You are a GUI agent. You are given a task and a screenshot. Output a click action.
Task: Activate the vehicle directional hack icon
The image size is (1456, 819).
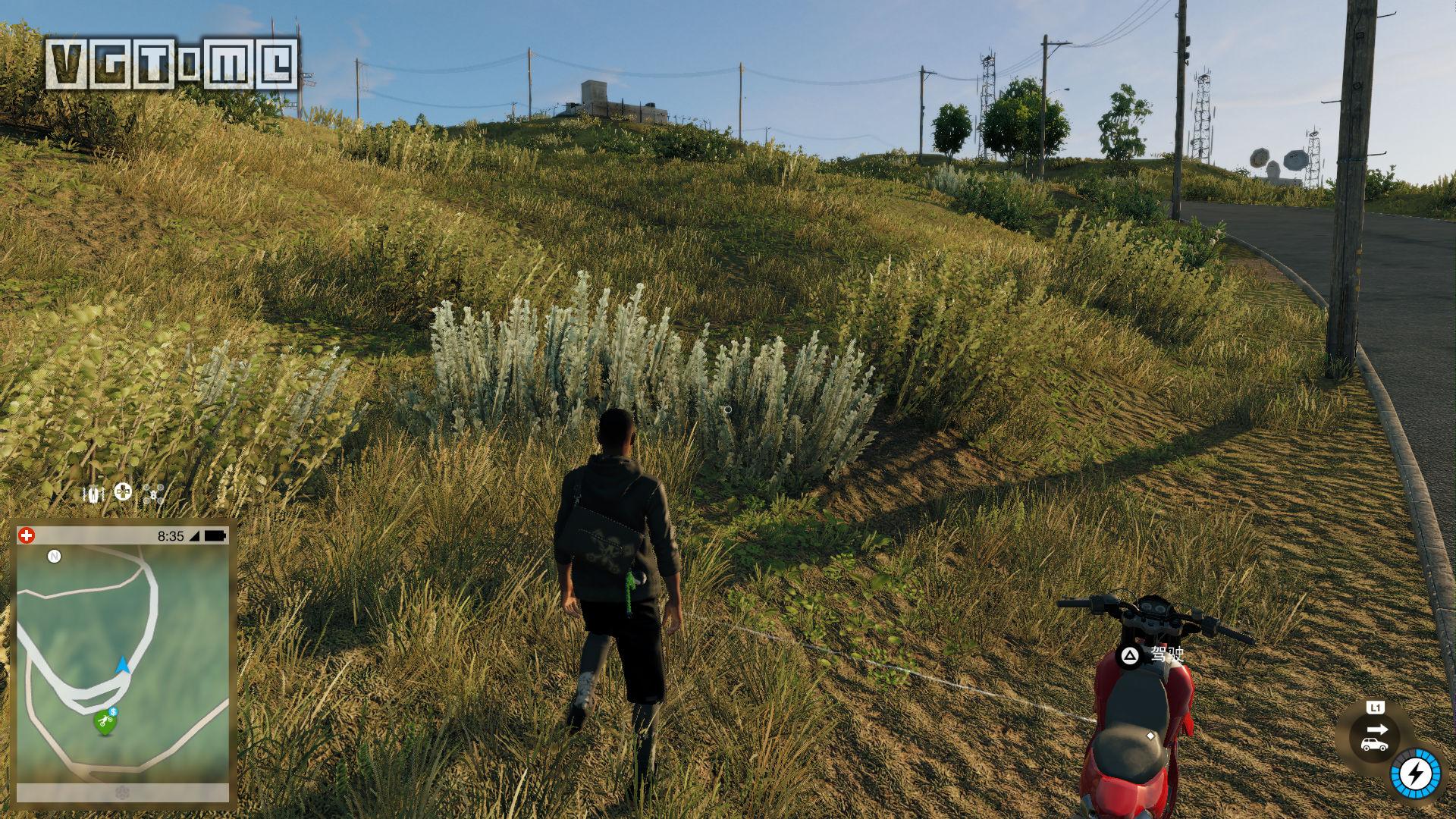point(1375,737)
